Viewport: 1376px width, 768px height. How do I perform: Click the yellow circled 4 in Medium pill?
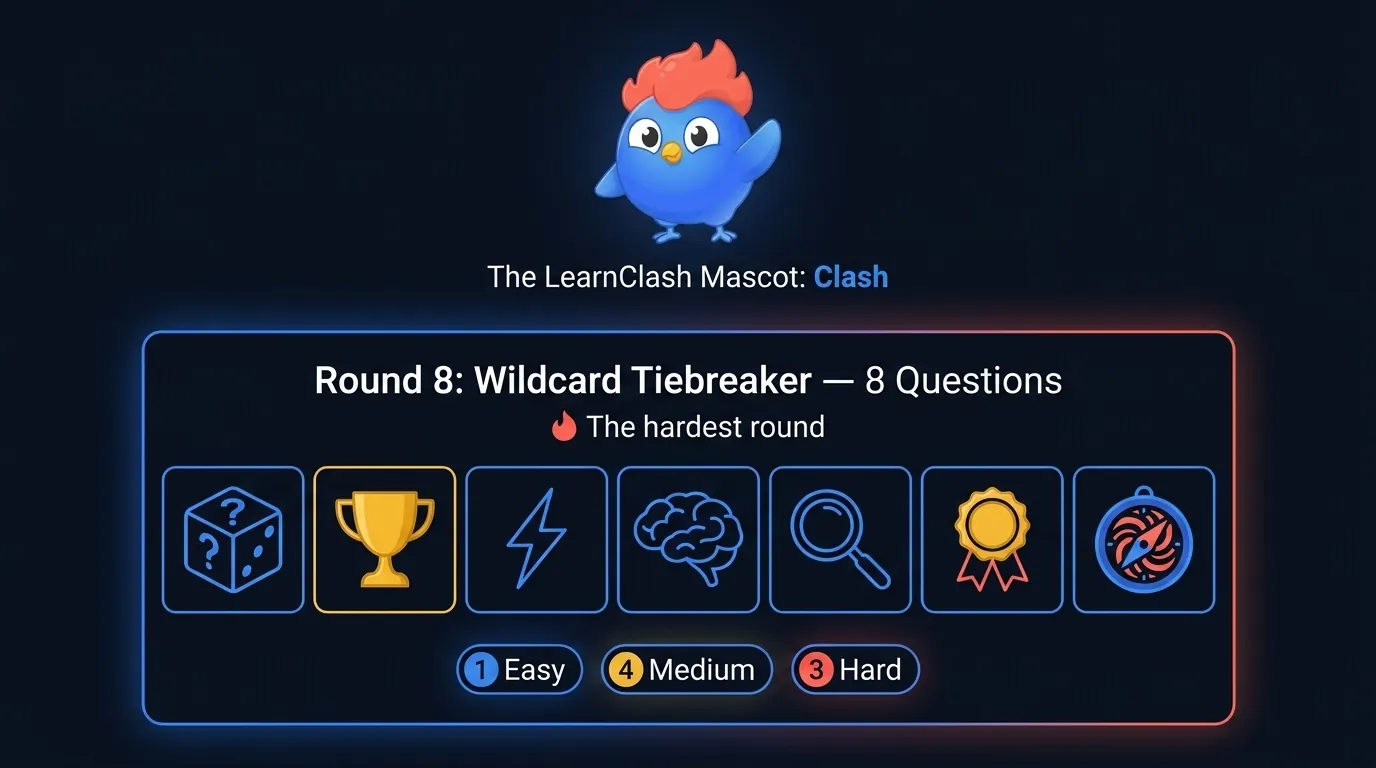(x=626, y=669)
